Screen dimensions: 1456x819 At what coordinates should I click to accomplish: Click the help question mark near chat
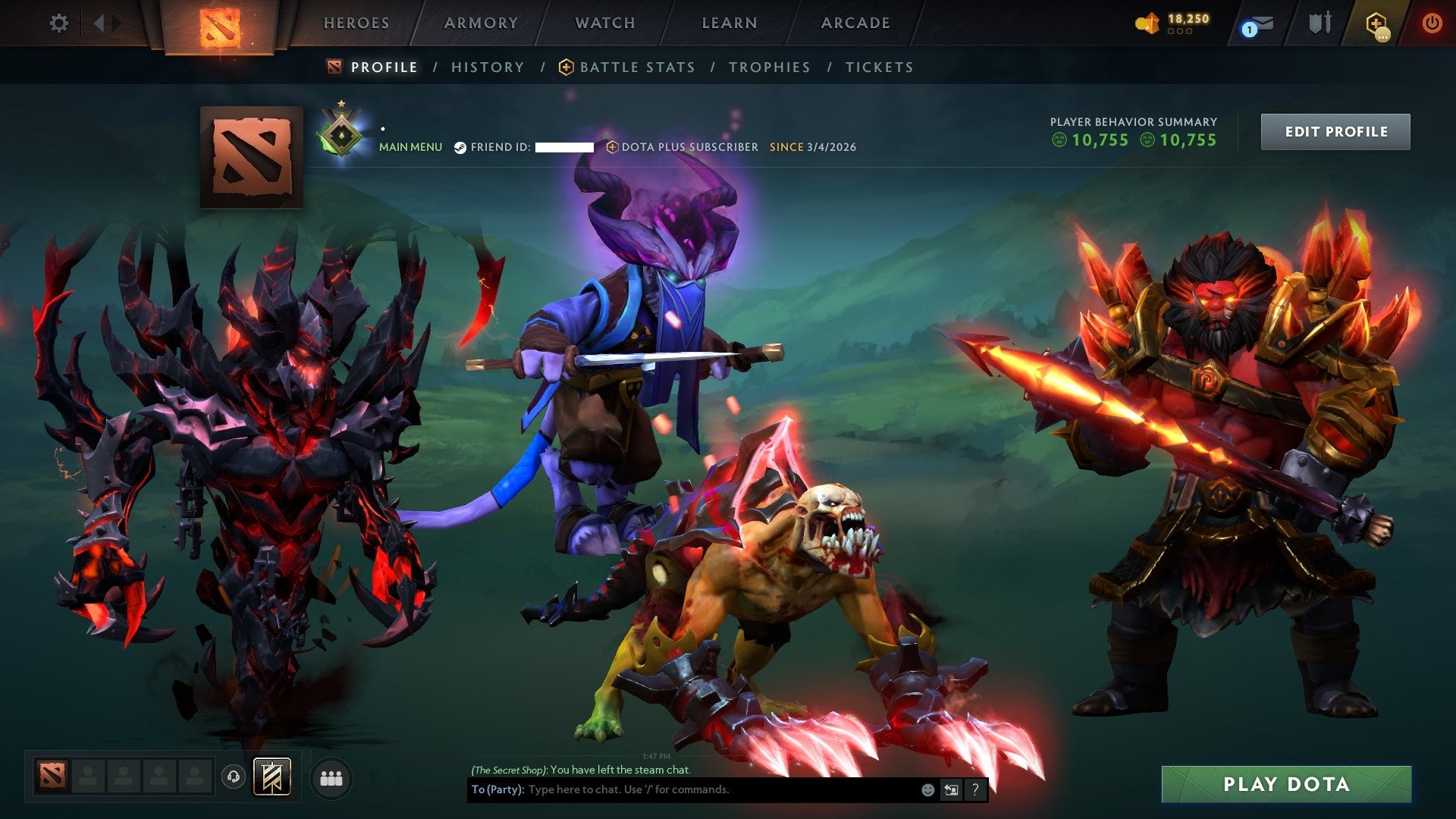tap(974, 790)
